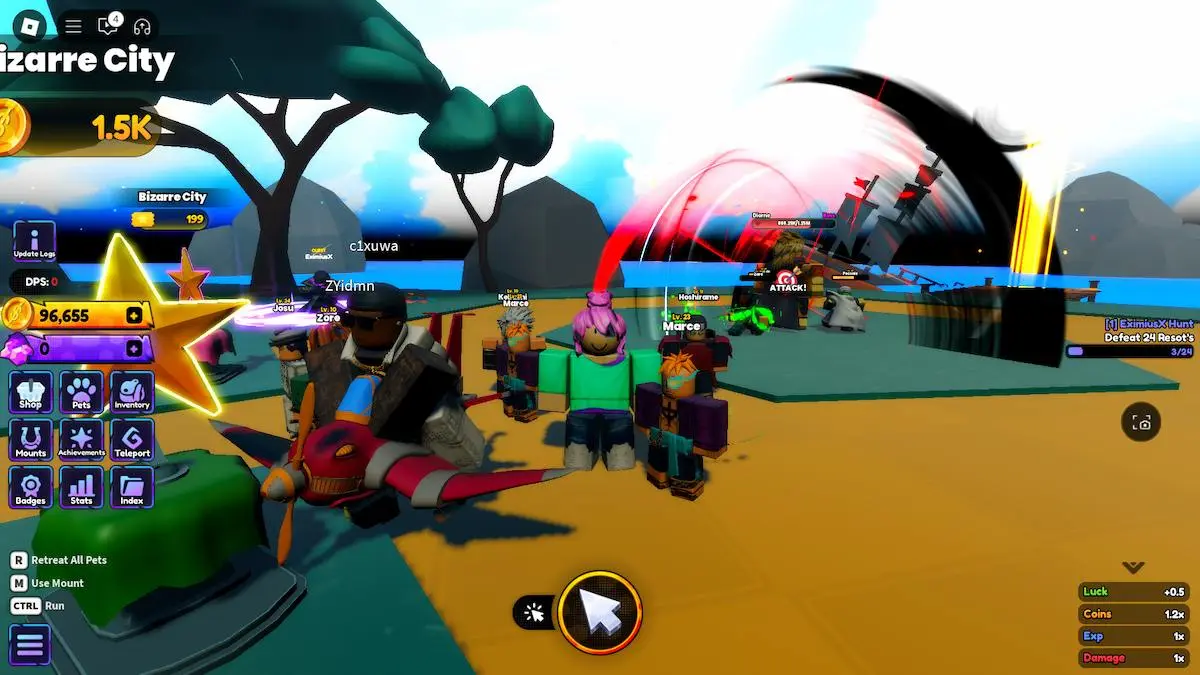
Task: Show the Badges panel
Action: [31, 488]
